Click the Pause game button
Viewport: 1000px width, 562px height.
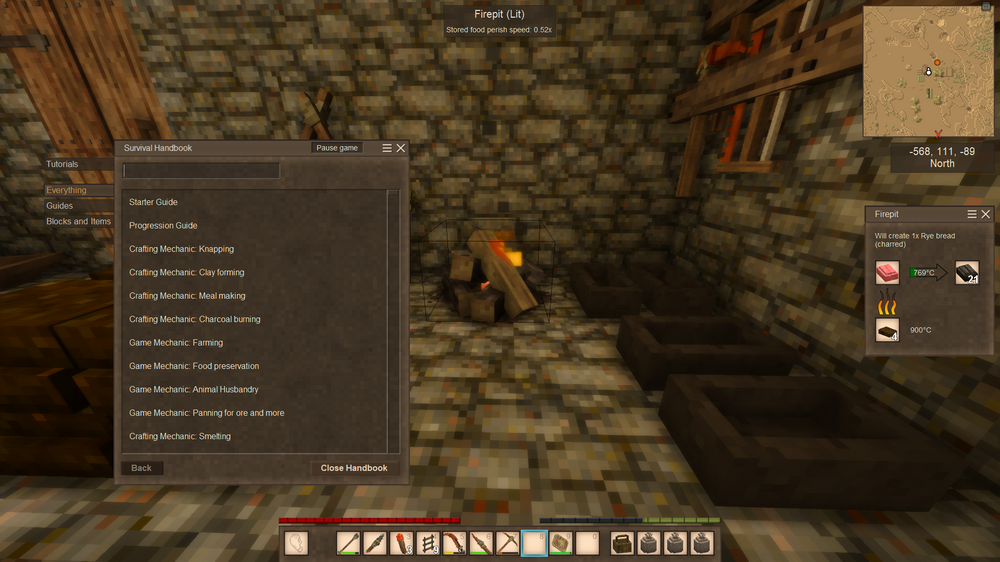(x=337, y=148)
